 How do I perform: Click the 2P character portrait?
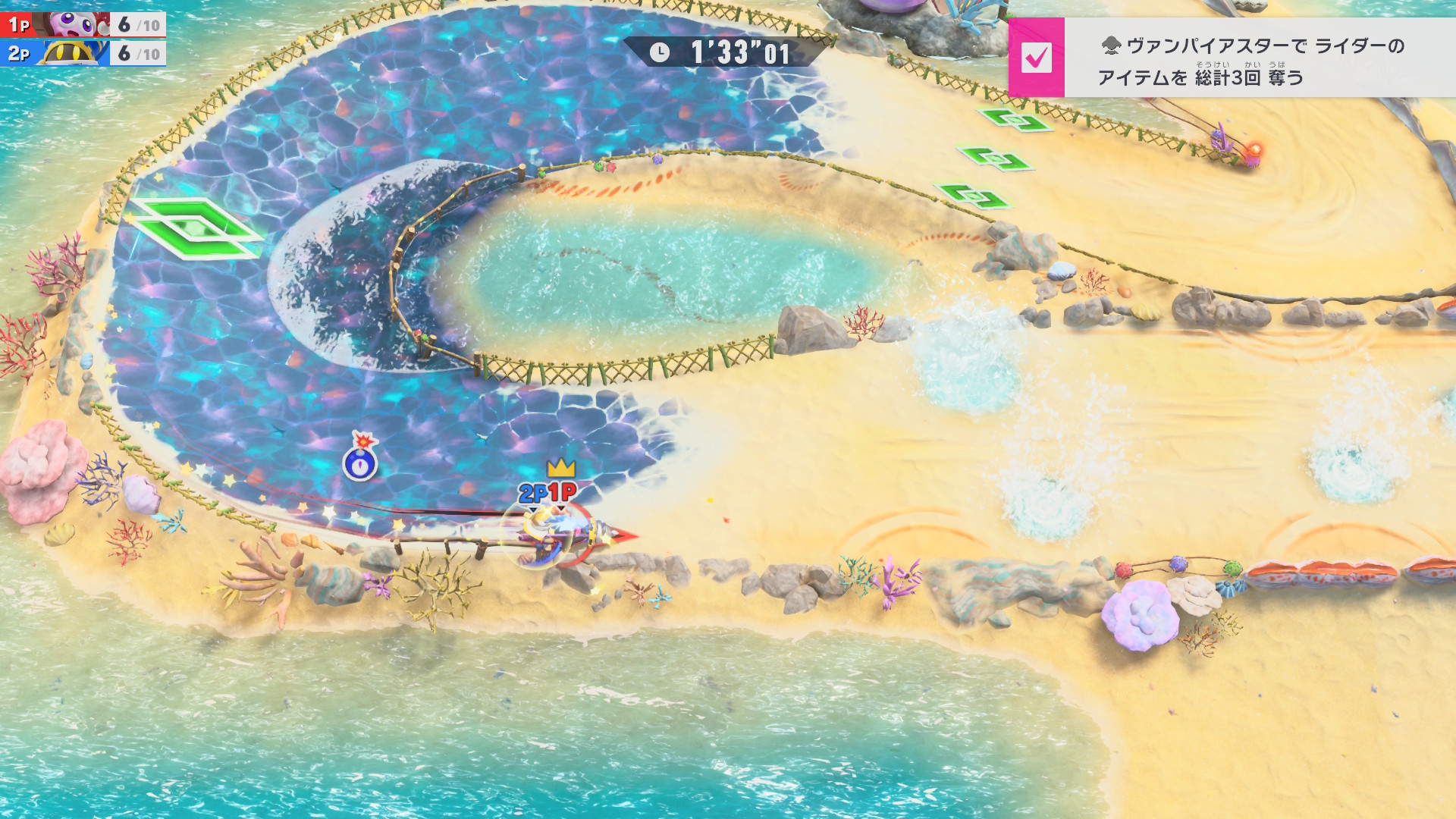[x=74, y=53]
